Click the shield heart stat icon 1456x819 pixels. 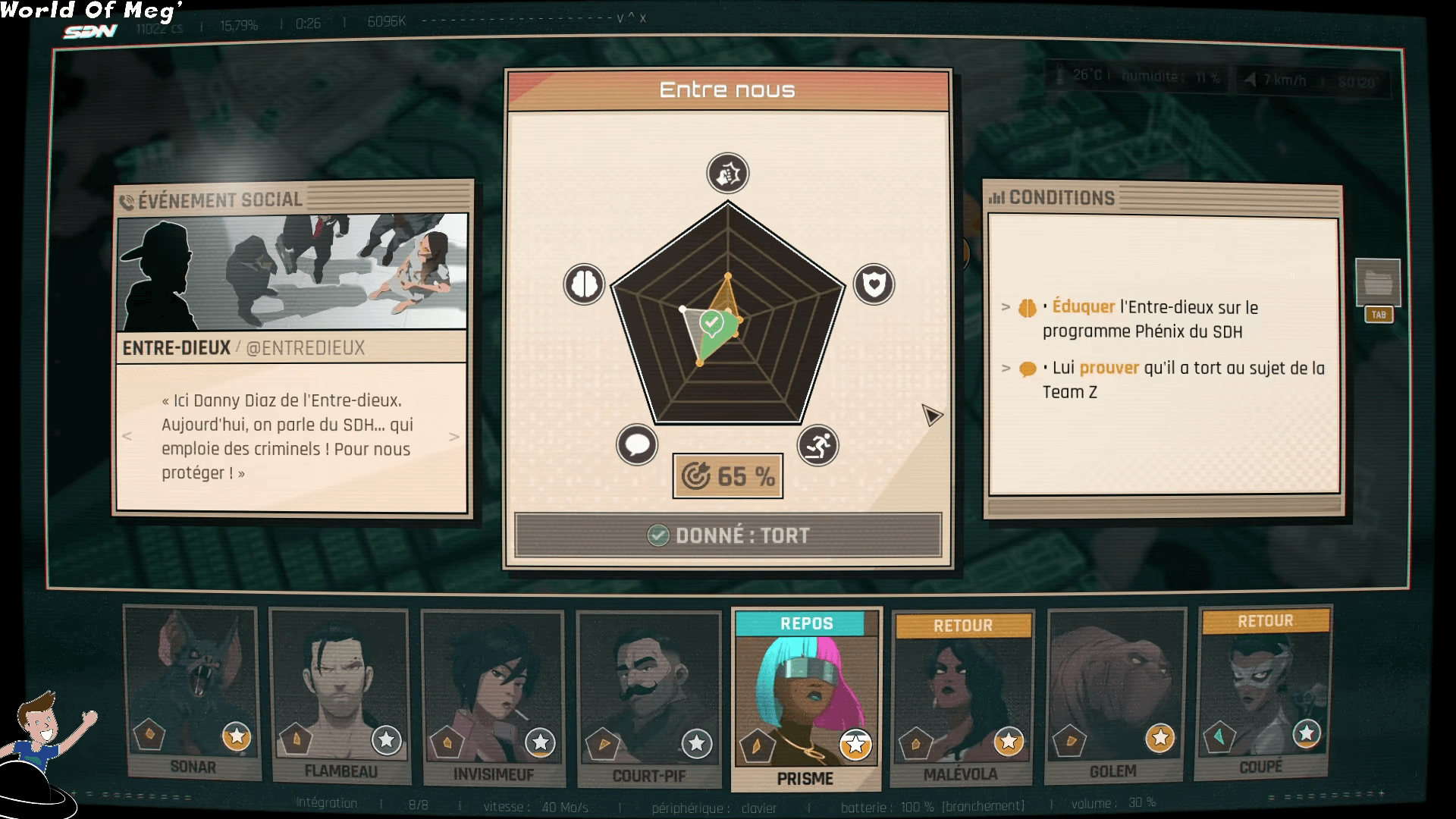click(874, 284)
